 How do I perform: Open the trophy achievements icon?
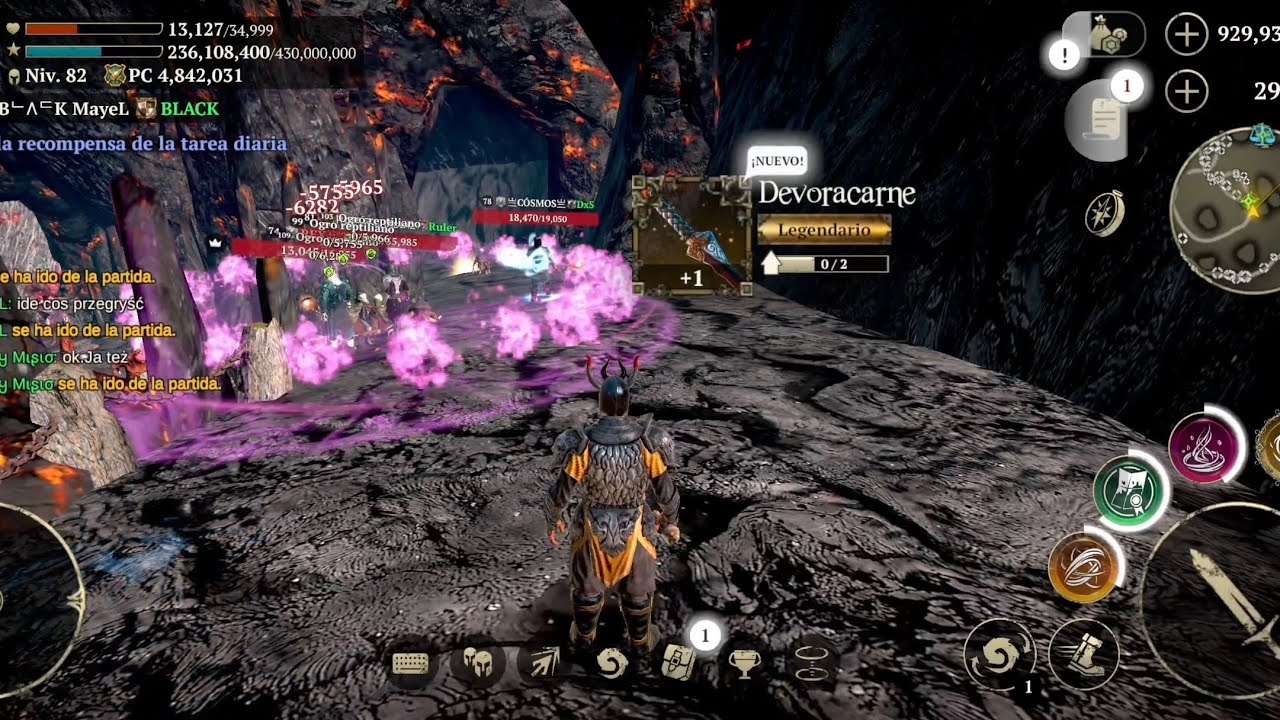pos(743,662)
